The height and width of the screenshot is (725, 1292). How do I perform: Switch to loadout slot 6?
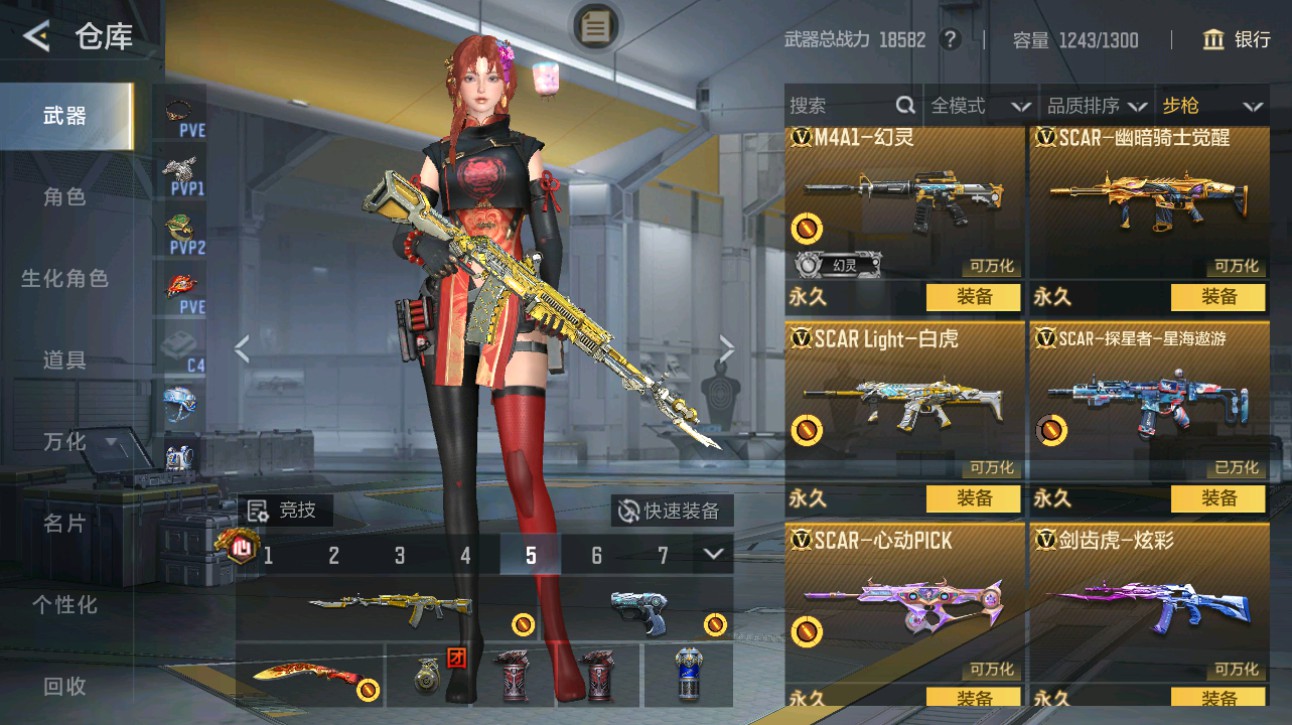pos(596,555)
